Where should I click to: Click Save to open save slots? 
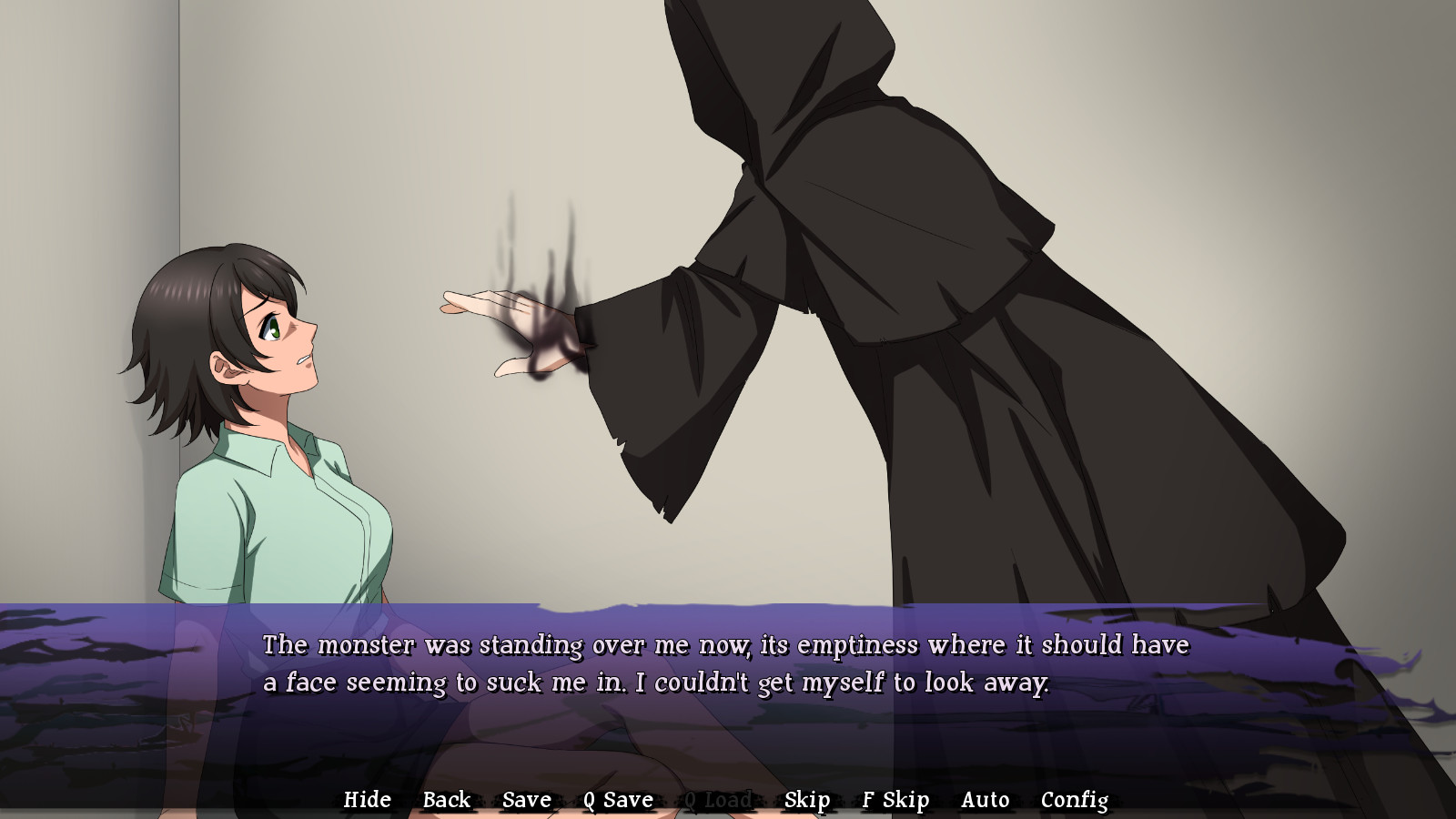[x=525, y=799]
